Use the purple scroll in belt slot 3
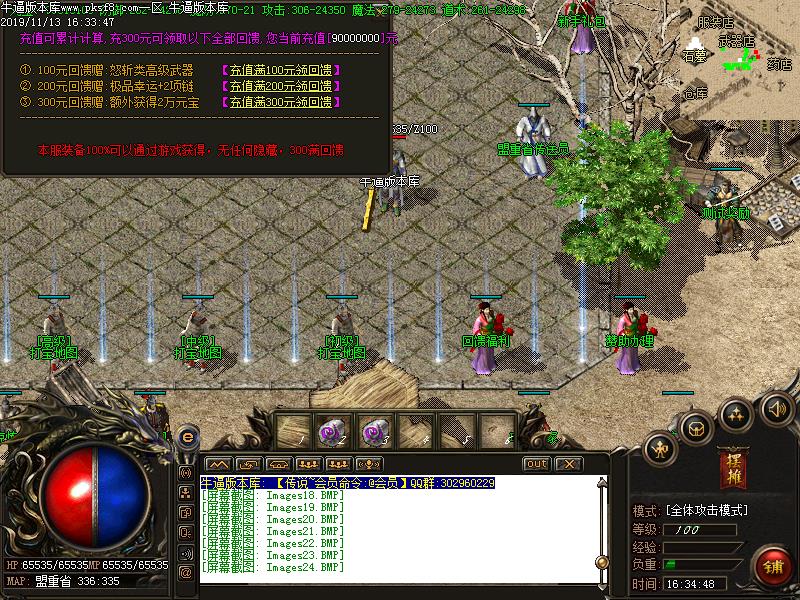The height and width of the screenshot is (600, 800). [372, 432]
